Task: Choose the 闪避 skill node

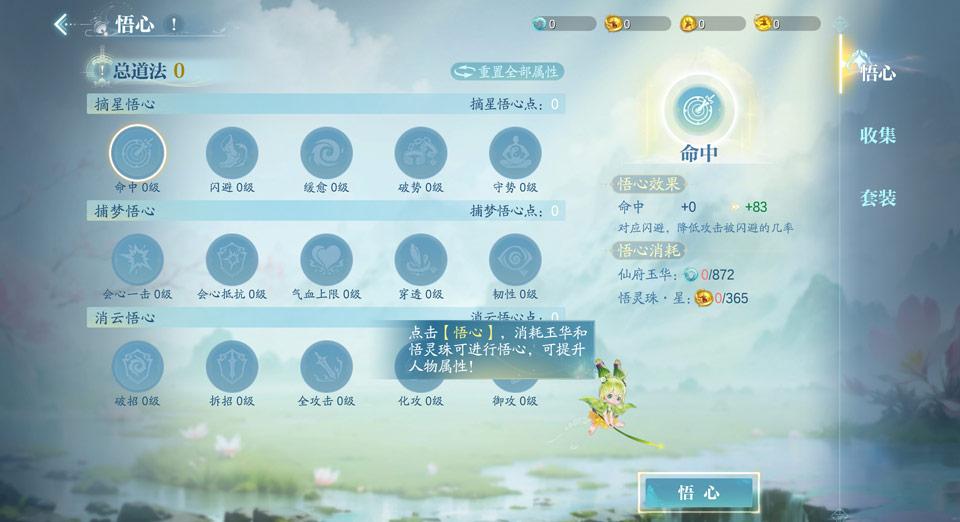Action: [x=232, y=153]
